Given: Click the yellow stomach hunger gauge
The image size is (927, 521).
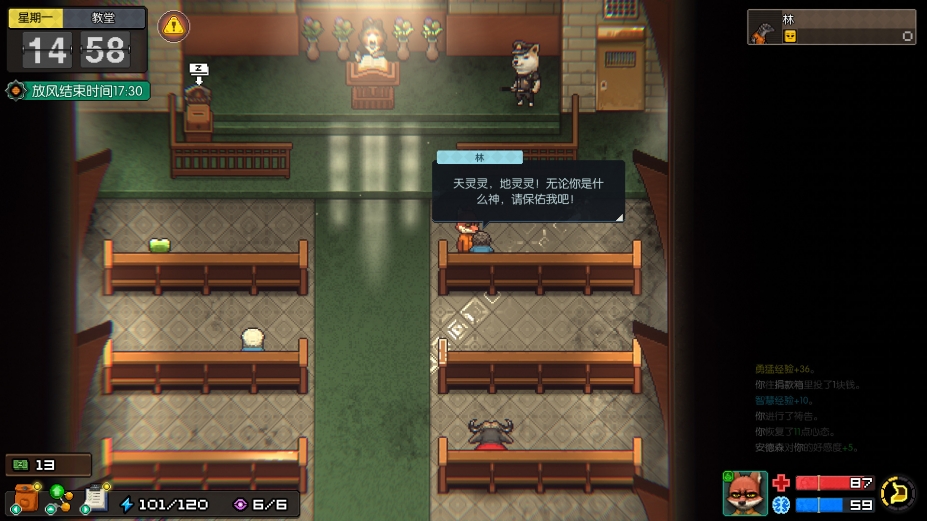Looking at the screenshot, I should click(898, 492).
